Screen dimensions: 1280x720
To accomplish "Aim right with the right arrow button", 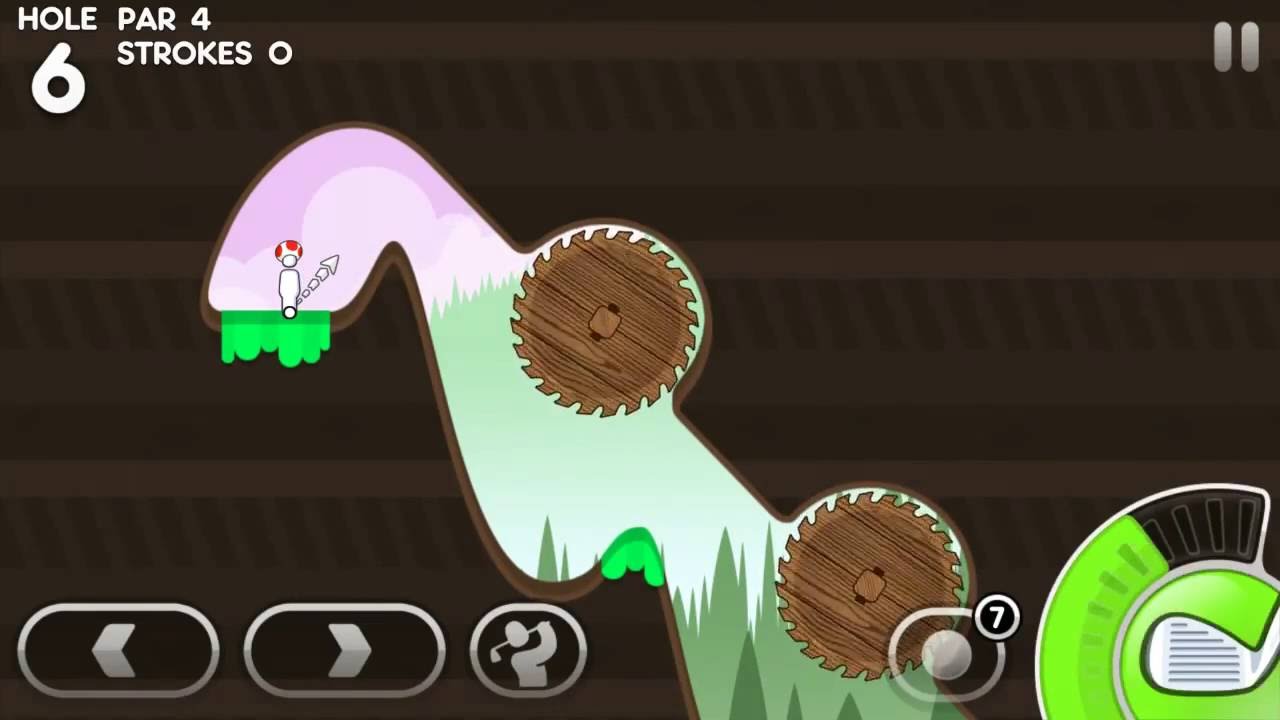I will point(344,651).
